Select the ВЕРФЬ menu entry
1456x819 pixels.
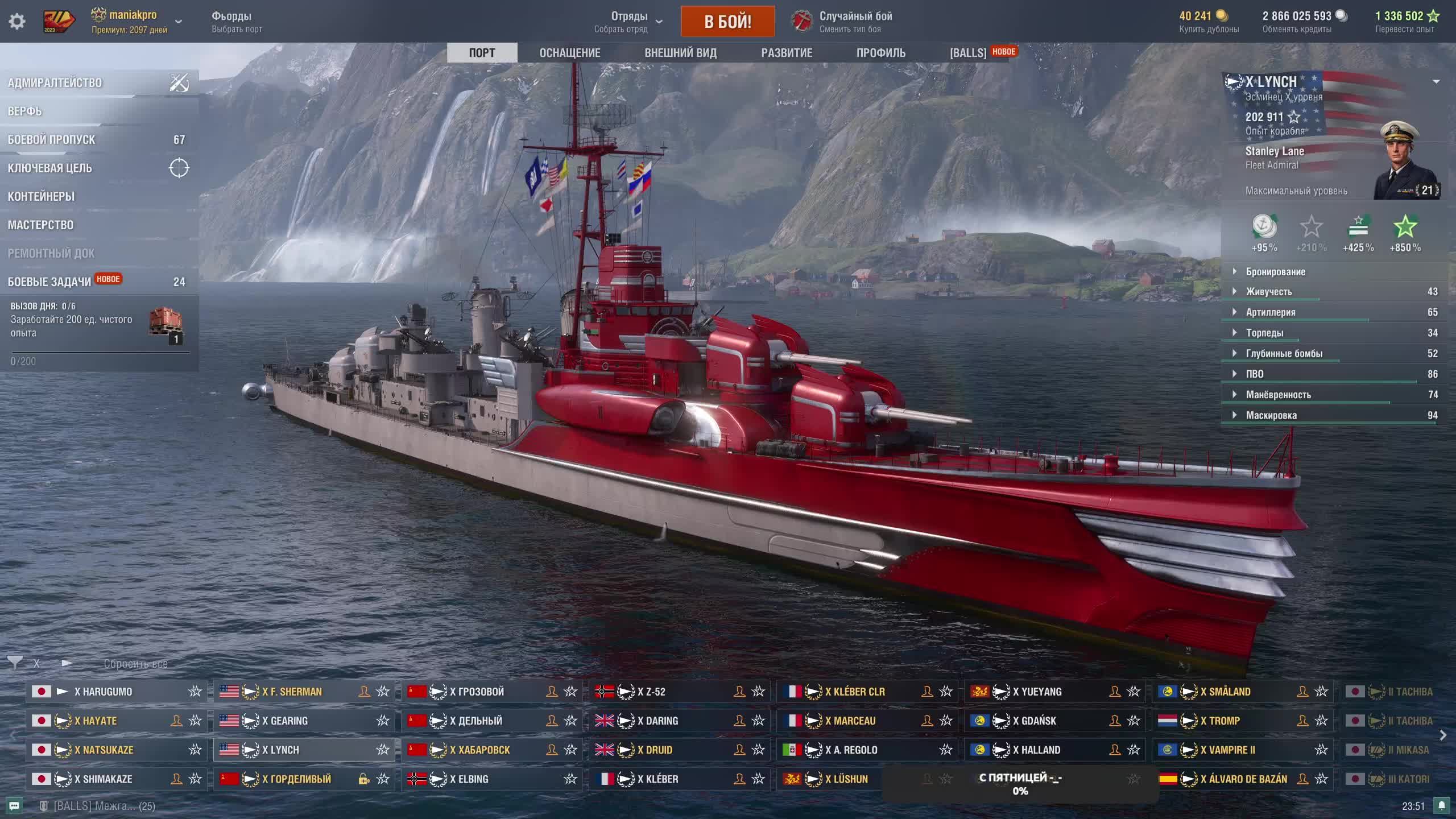pos(25,111)
